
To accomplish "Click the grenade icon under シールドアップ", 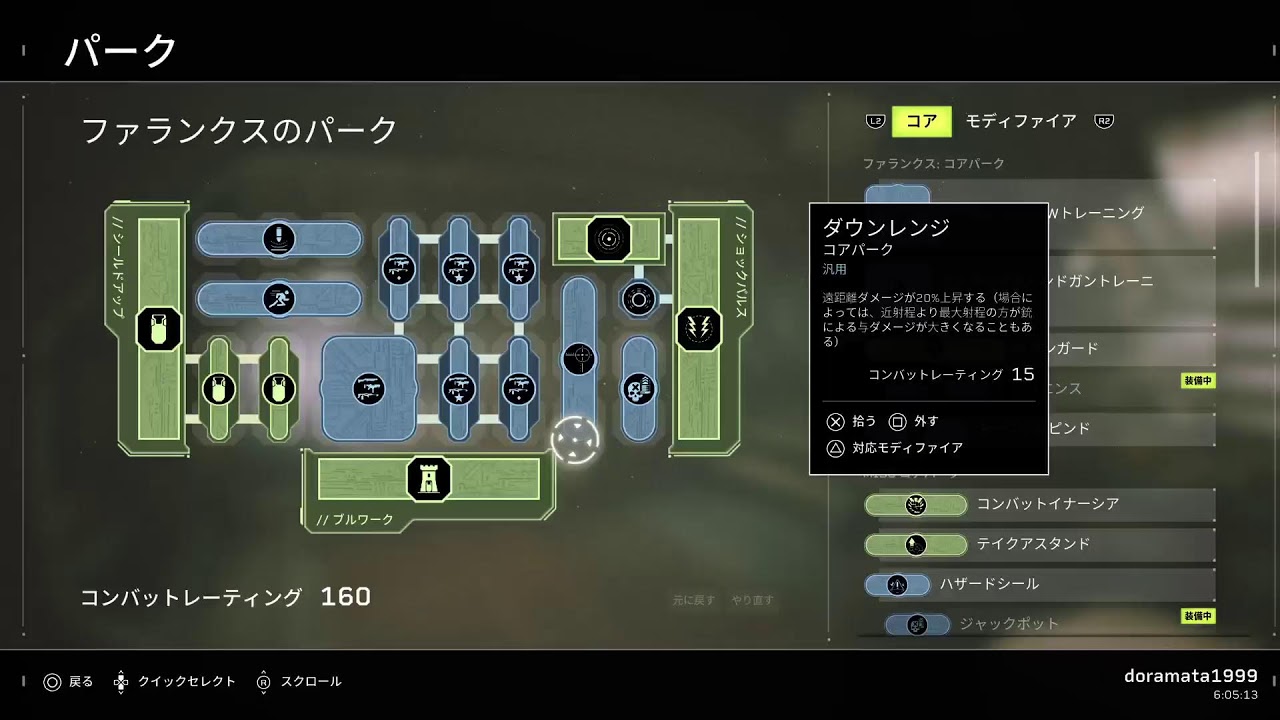I will click(158, 330).
